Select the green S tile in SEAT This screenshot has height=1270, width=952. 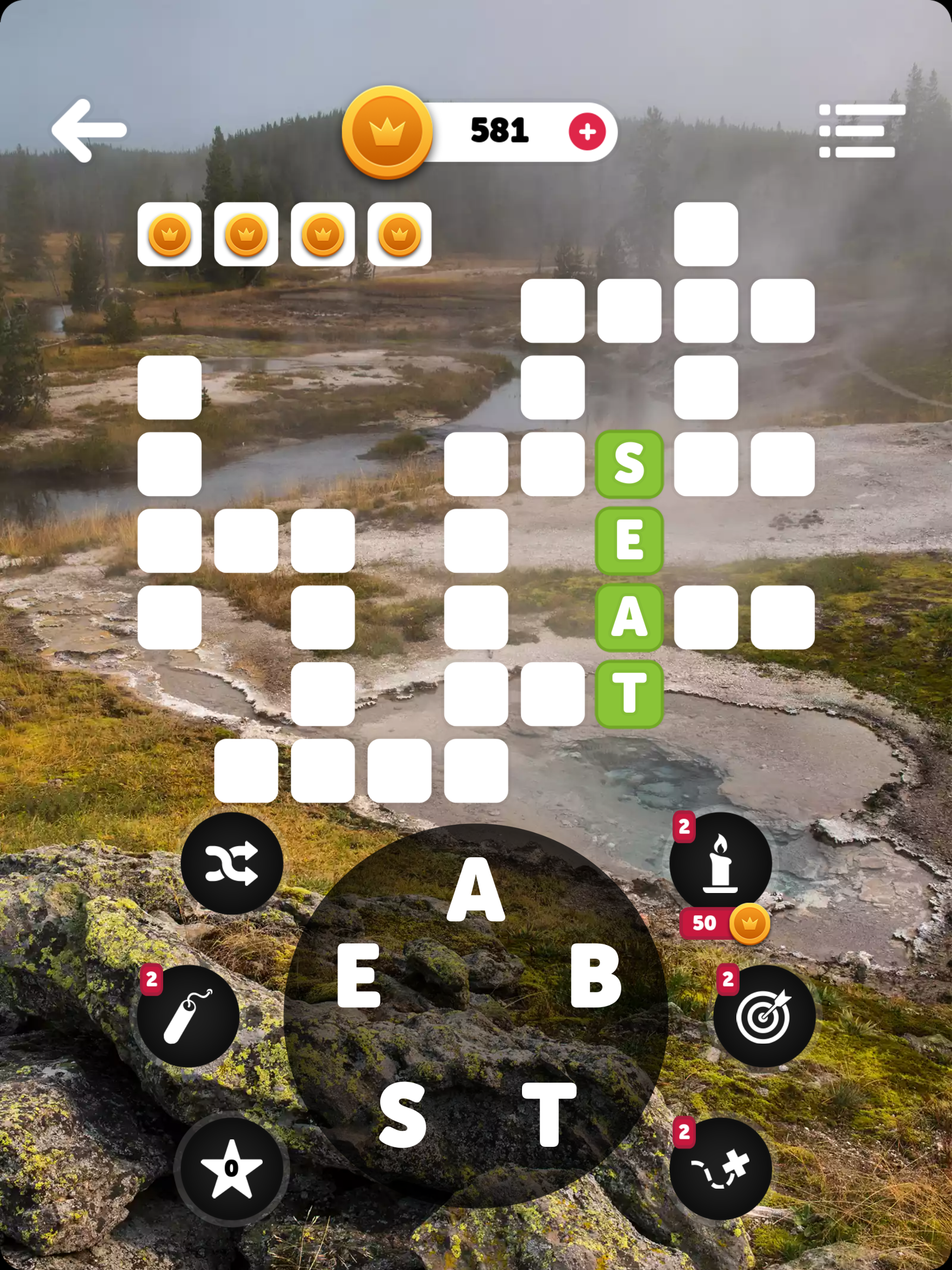coord(629,464)
